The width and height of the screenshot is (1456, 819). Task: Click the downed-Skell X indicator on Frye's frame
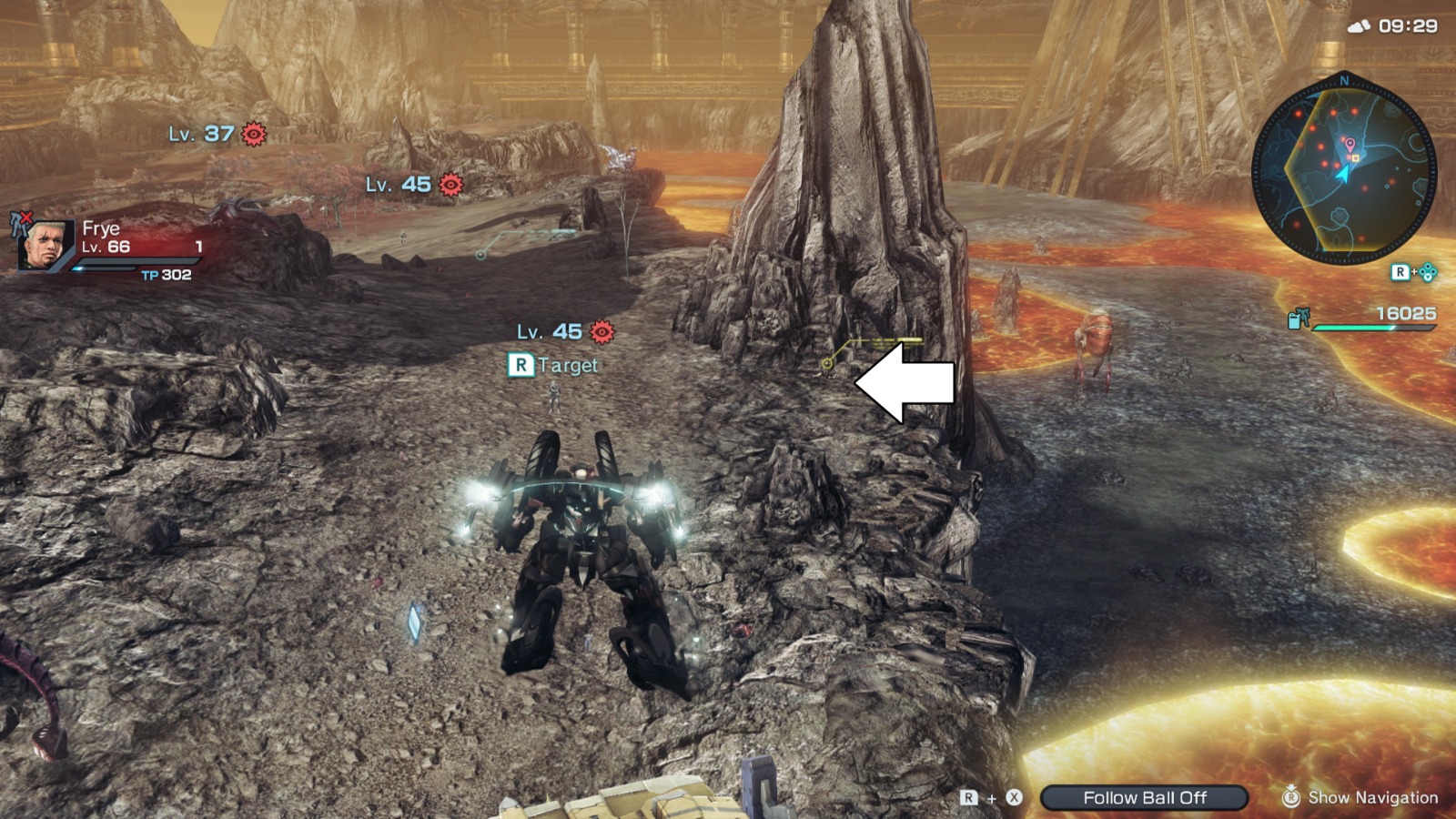point(25,218)
